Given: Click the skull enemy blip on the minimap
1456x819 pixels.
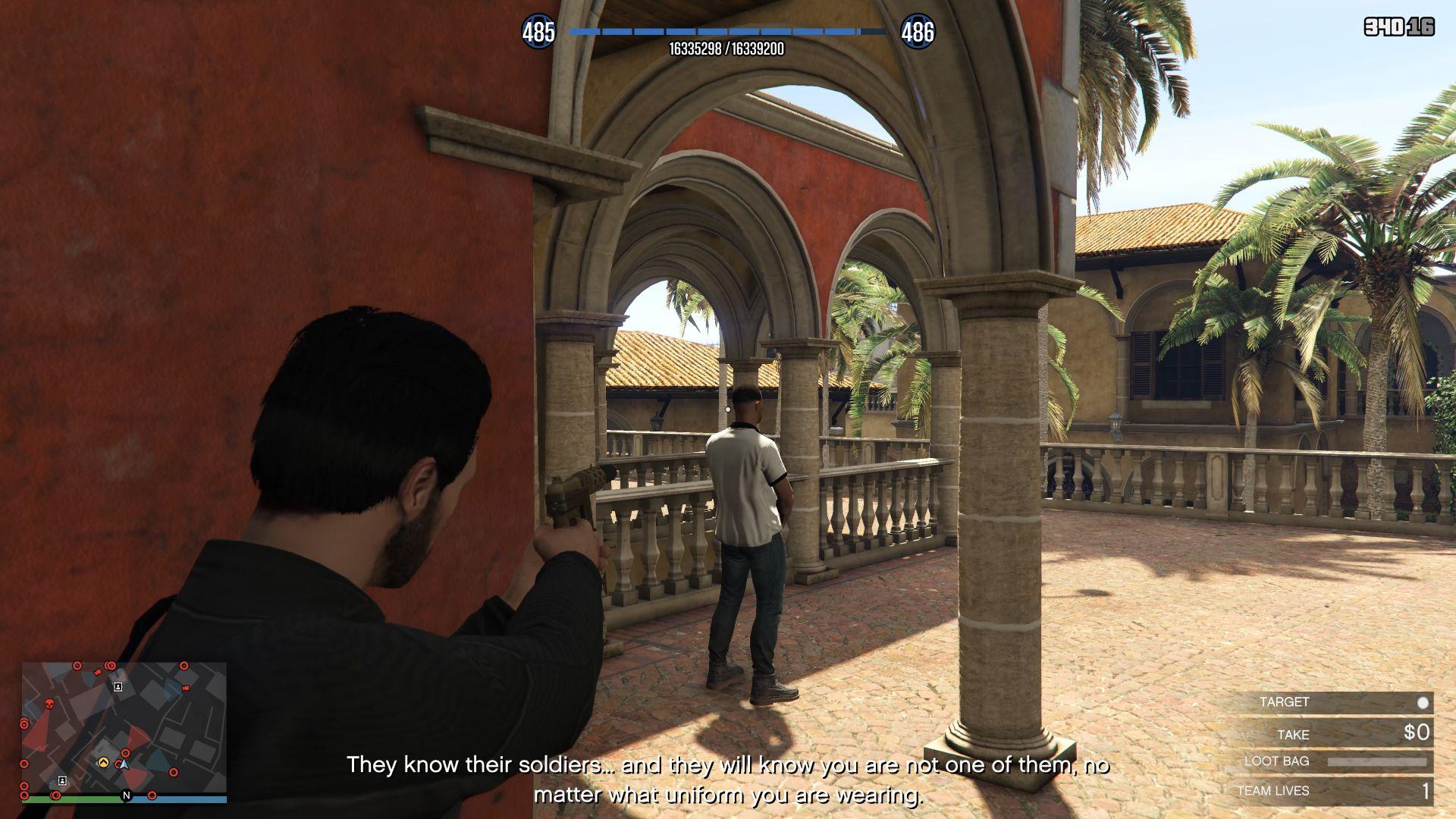Looking at the screenshot, I should pyautogui.click(x=49, y=704).
